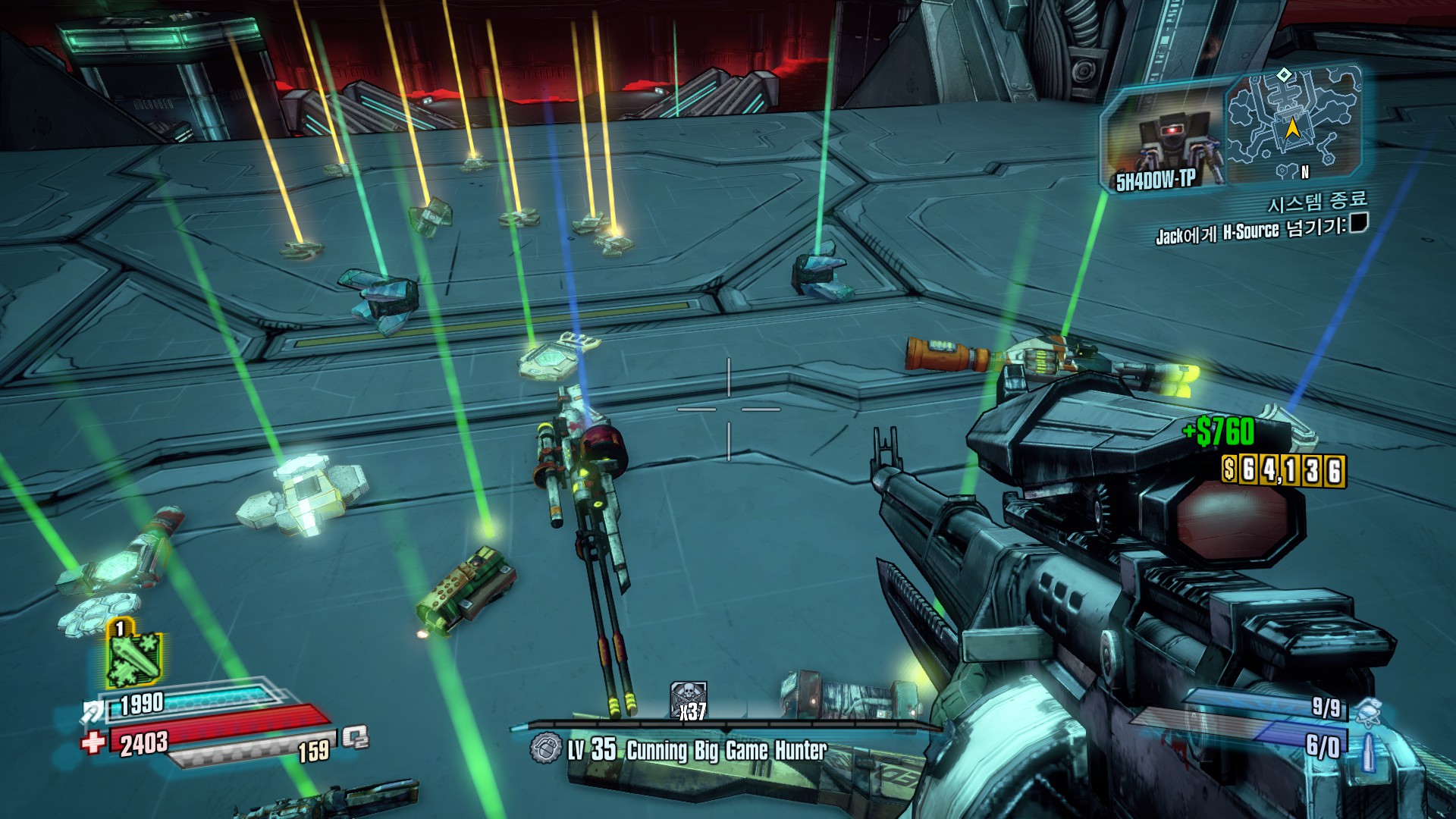Select the red health cross icon
The height and width of the screenshot is (819, 1456).
[x=93, y=742]
